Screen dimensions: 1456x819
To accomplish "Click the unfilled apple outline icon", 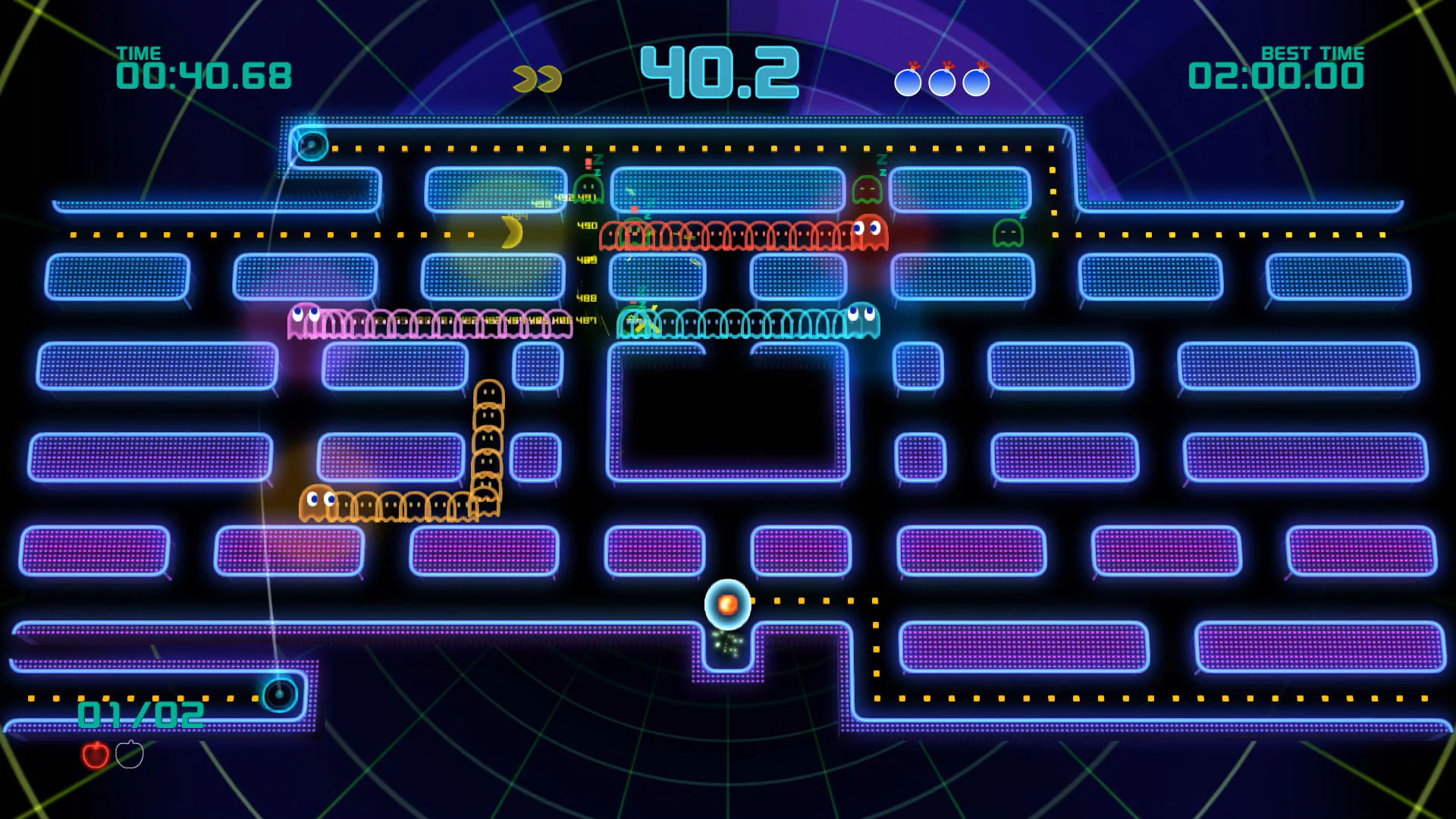I will coord(129,755).
